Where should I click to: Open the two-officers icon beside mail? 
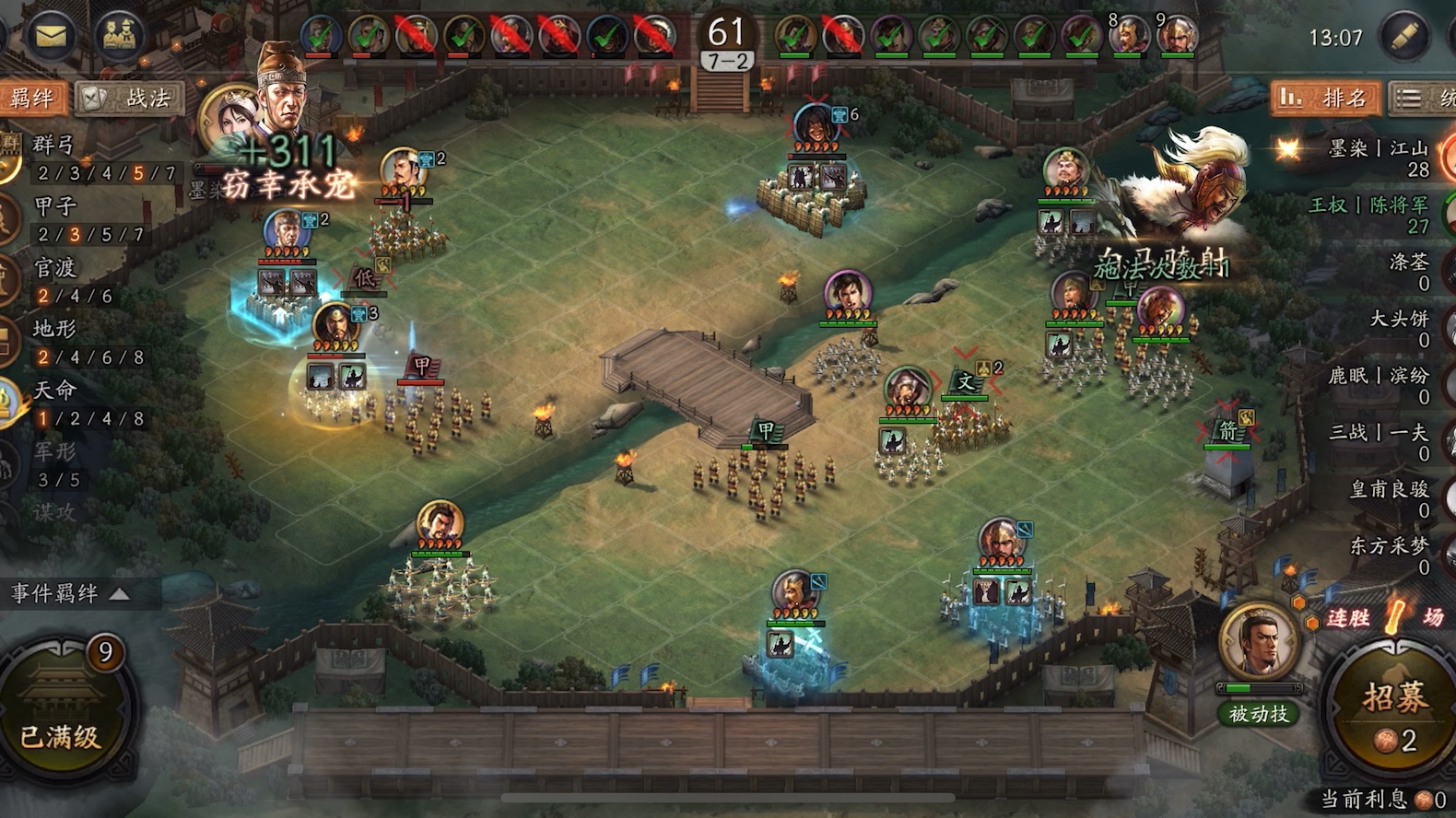pos(119,35)
